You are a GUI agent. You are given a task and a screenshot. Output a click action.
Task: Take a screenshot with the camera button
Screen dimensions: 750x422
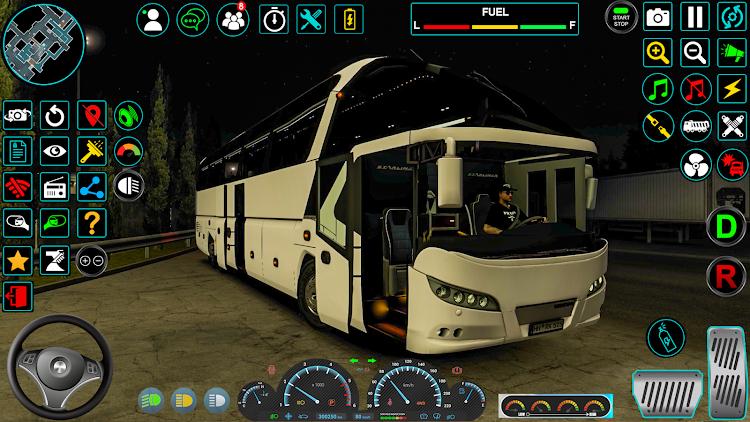point(658,17)
